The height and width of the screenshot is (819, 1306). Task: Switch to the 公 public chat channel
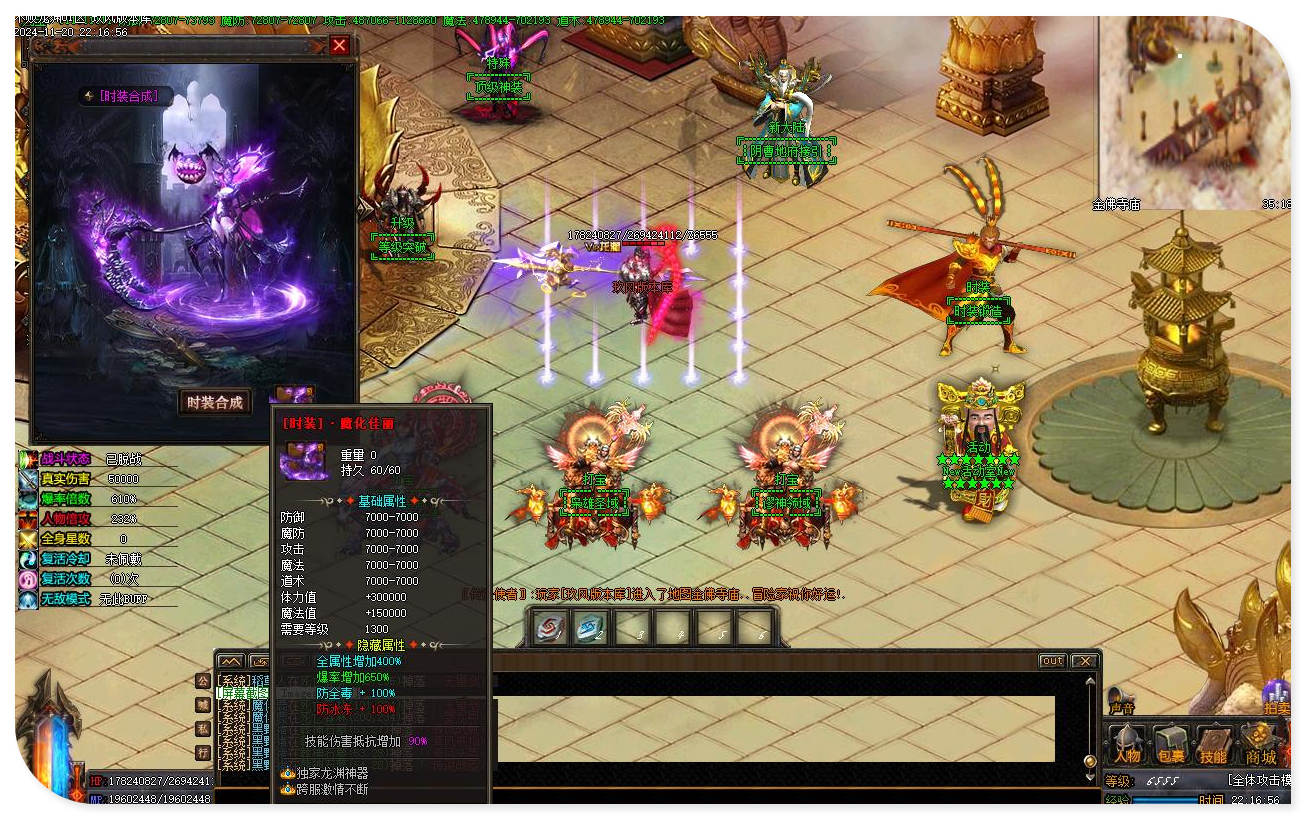tap(203, 681)
